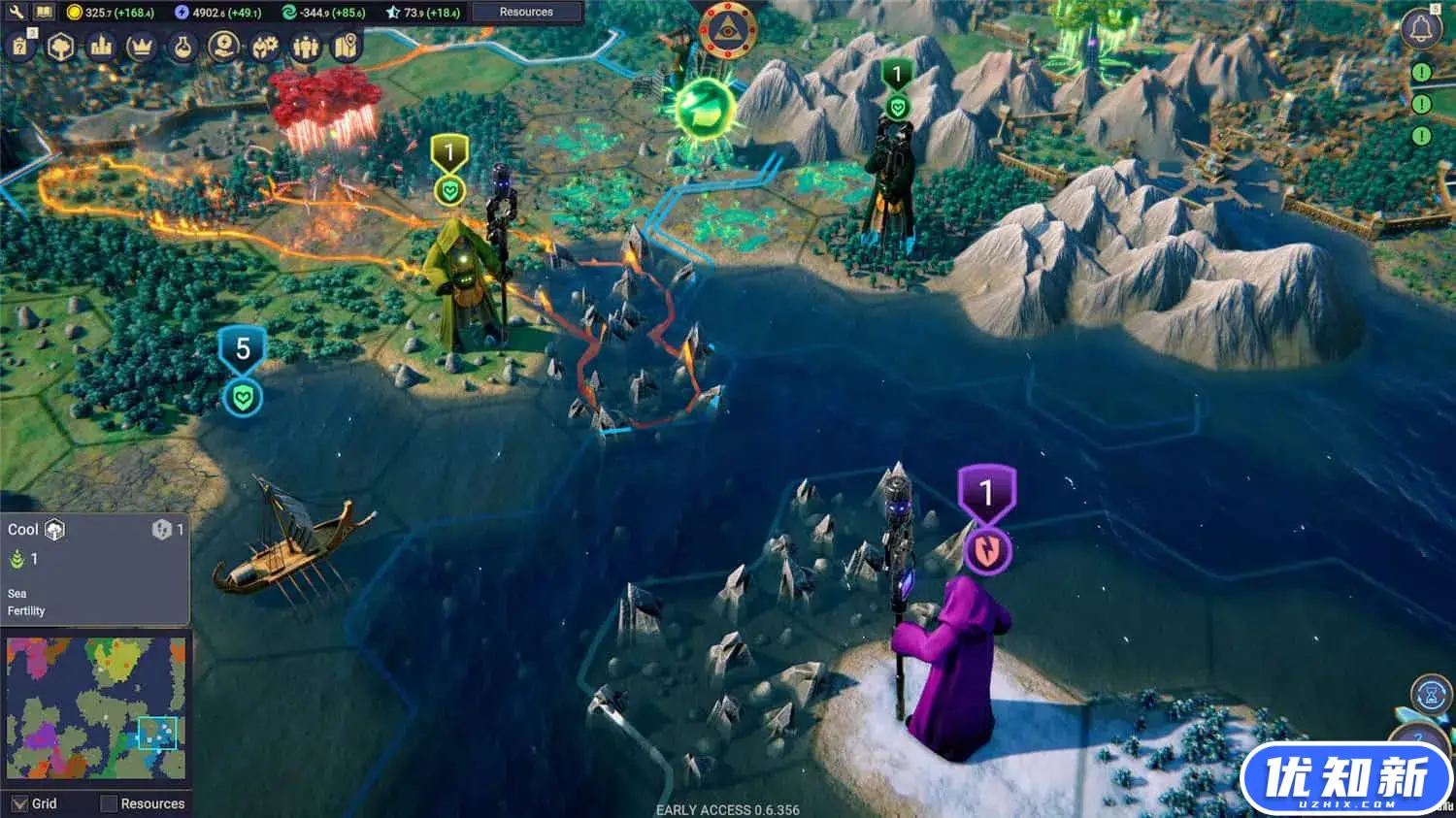Open the tree hexagon menu icon

coord(61,47)
